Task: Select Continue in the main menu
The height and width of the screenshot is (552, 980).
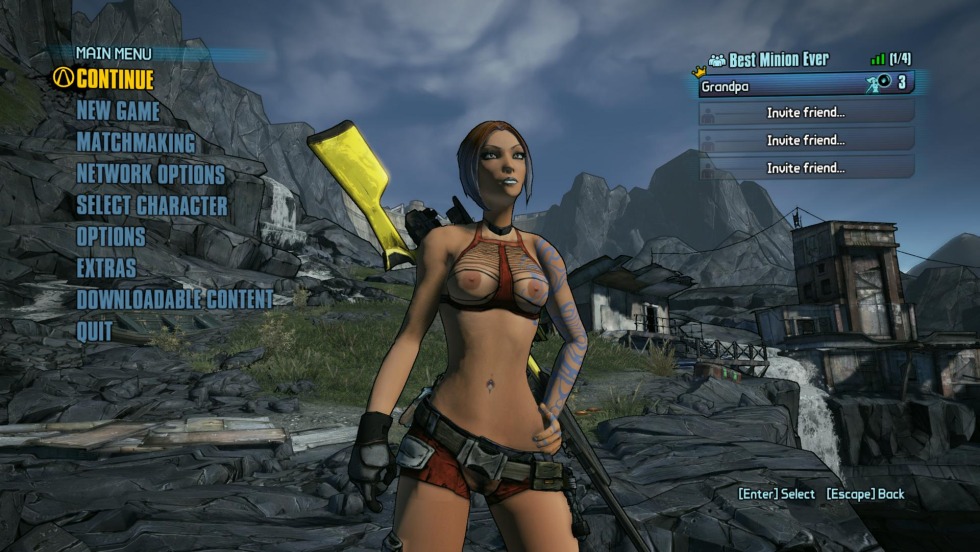Action: 115,79
